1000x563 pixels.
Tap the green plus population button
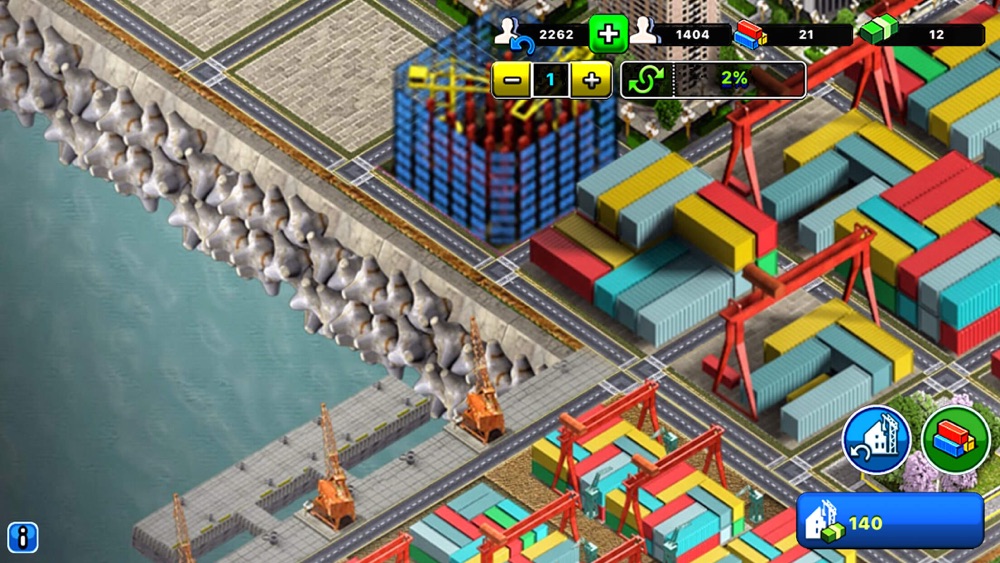(x=607, y=35)
